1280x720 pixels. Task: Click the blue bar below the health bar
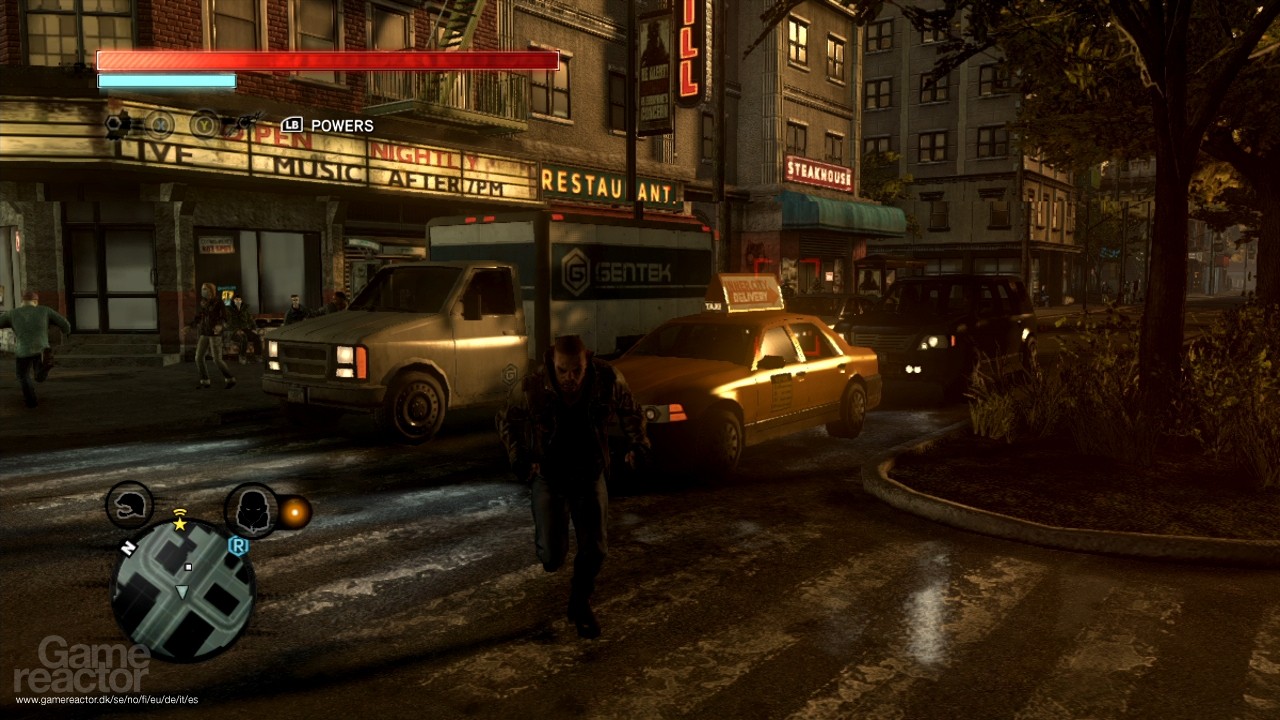(165, 79)
